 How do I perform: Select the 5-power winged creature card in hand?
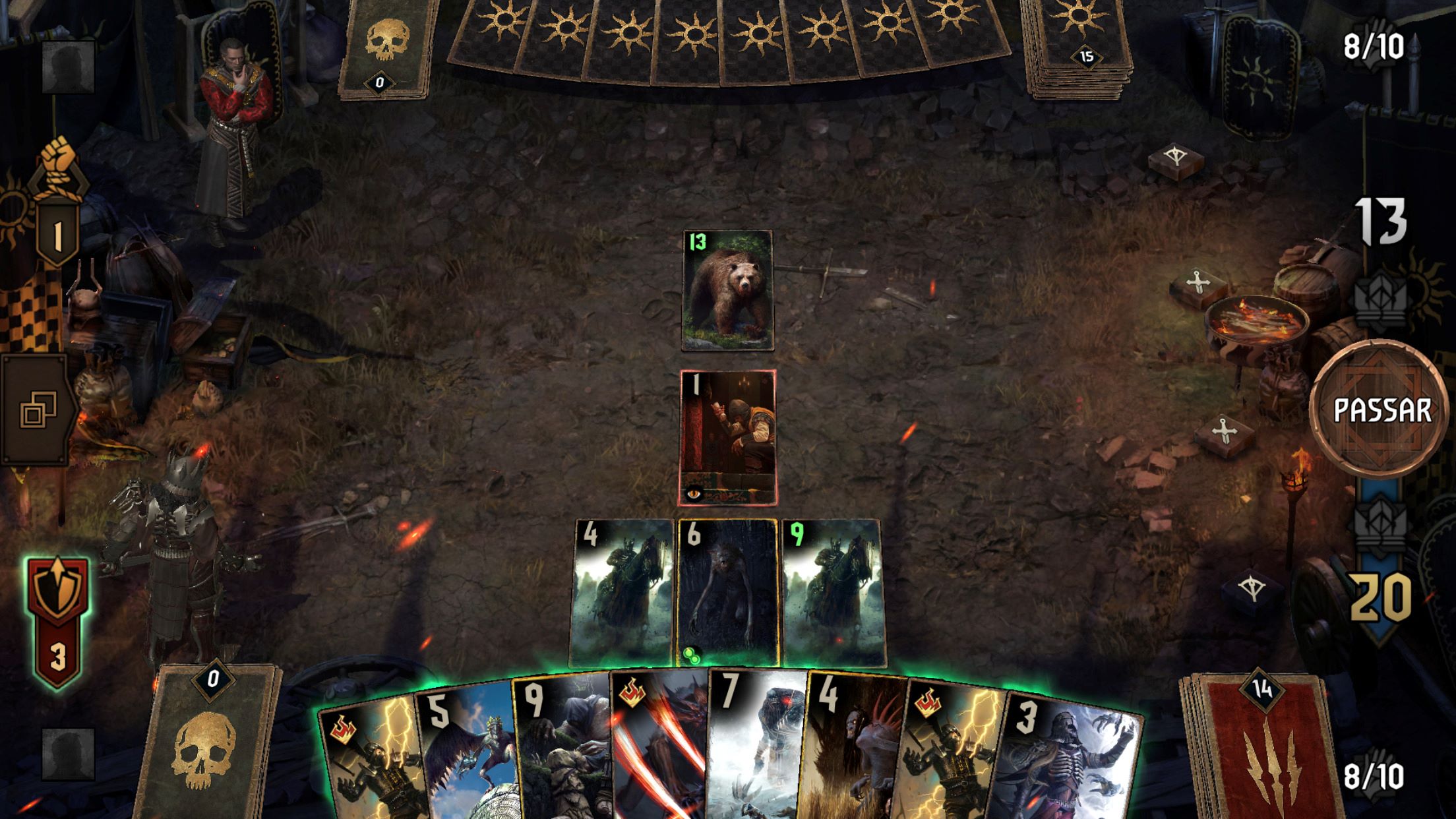tap(468, 752)
